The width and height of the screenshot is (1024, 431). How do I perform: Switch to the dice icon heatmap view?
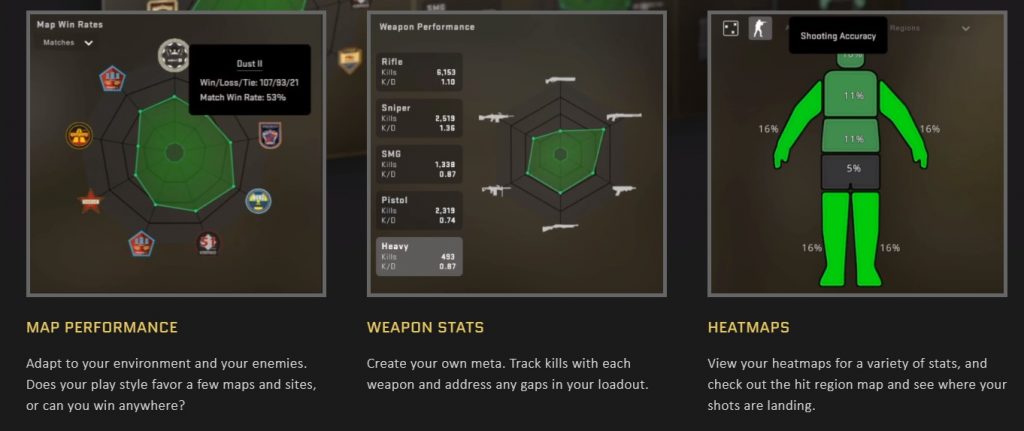[731, 29]
